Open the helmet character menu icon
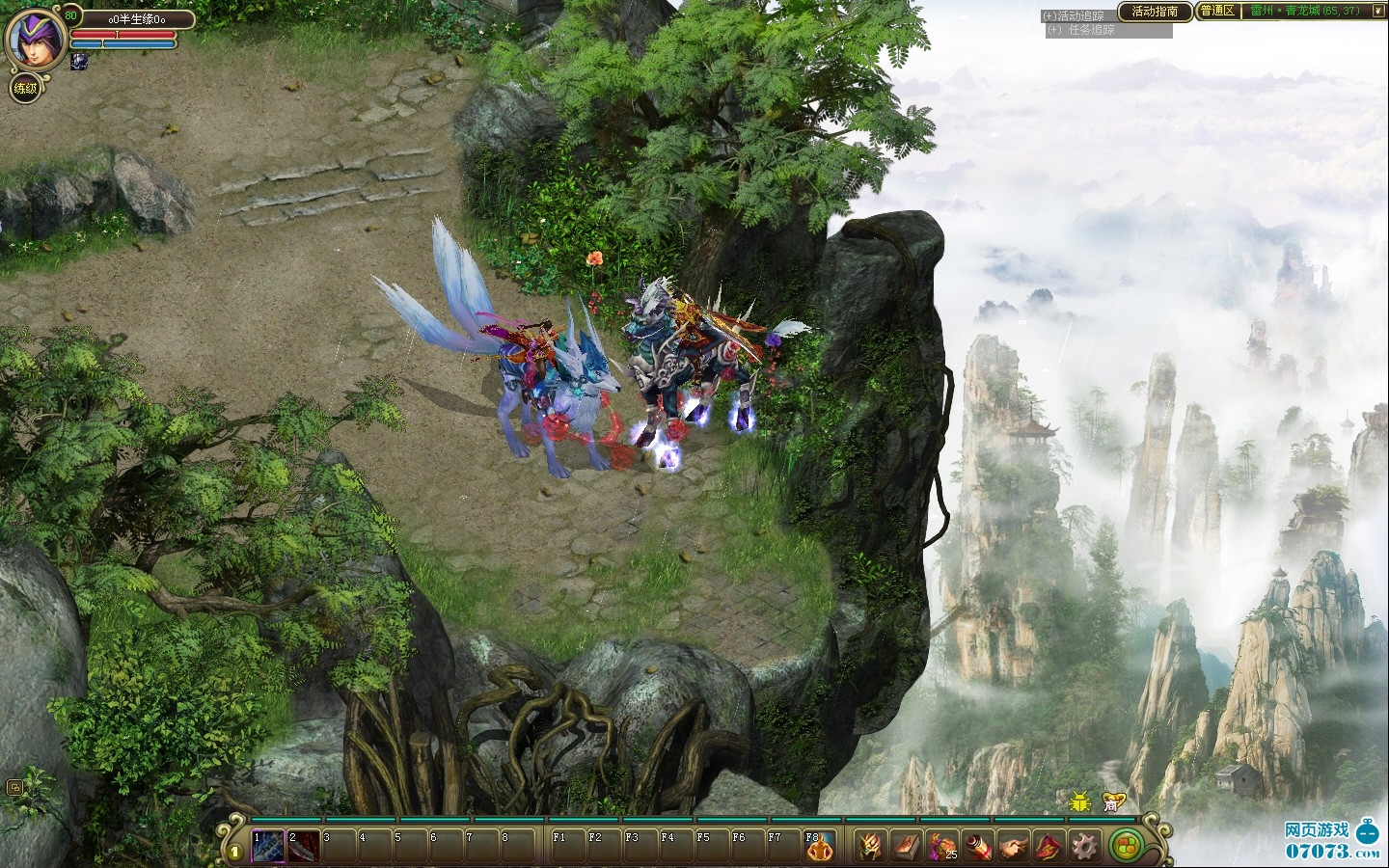Screen dimensions: 1389x868 [x=871, y=846]
